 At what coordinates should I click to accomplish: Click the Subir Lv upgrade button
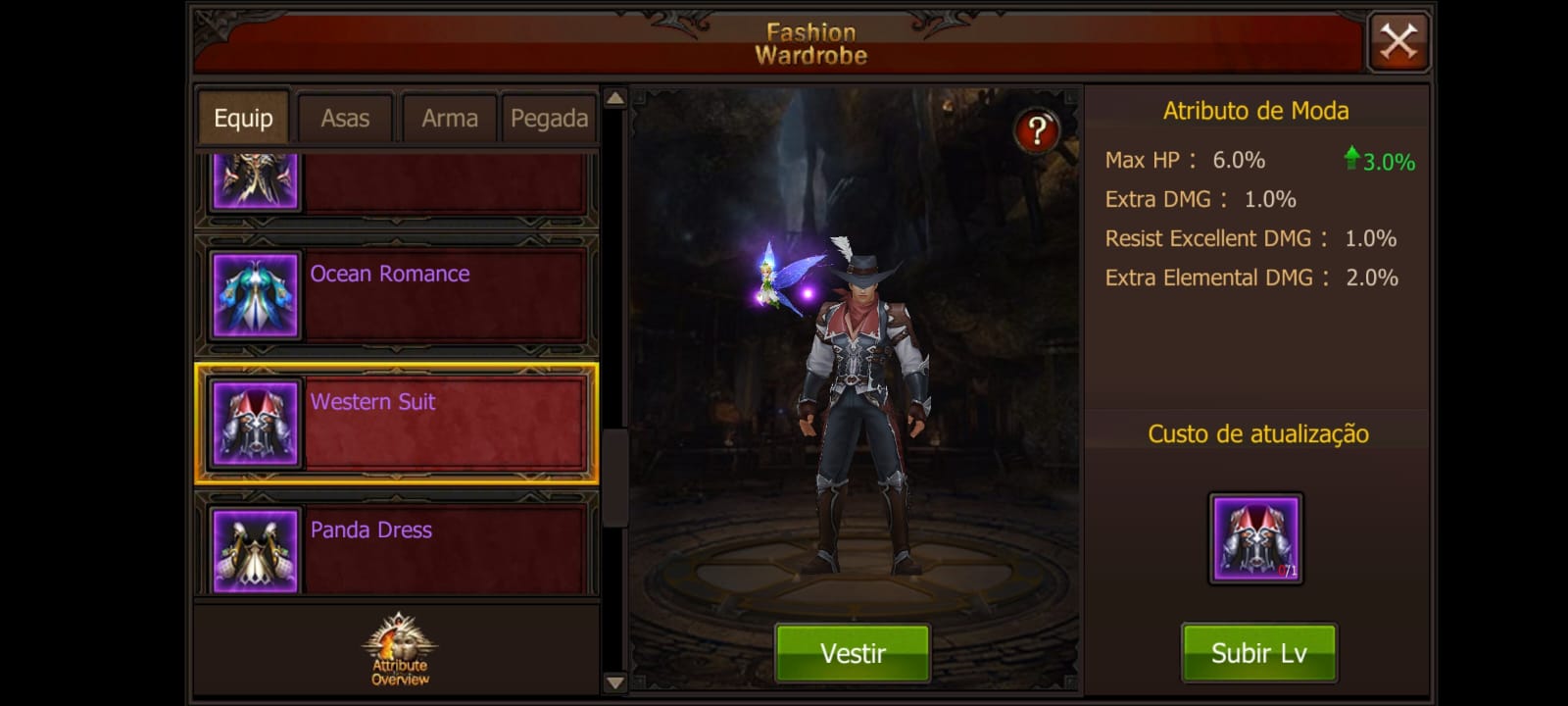pyautogui.click(x=1258, y=653)
